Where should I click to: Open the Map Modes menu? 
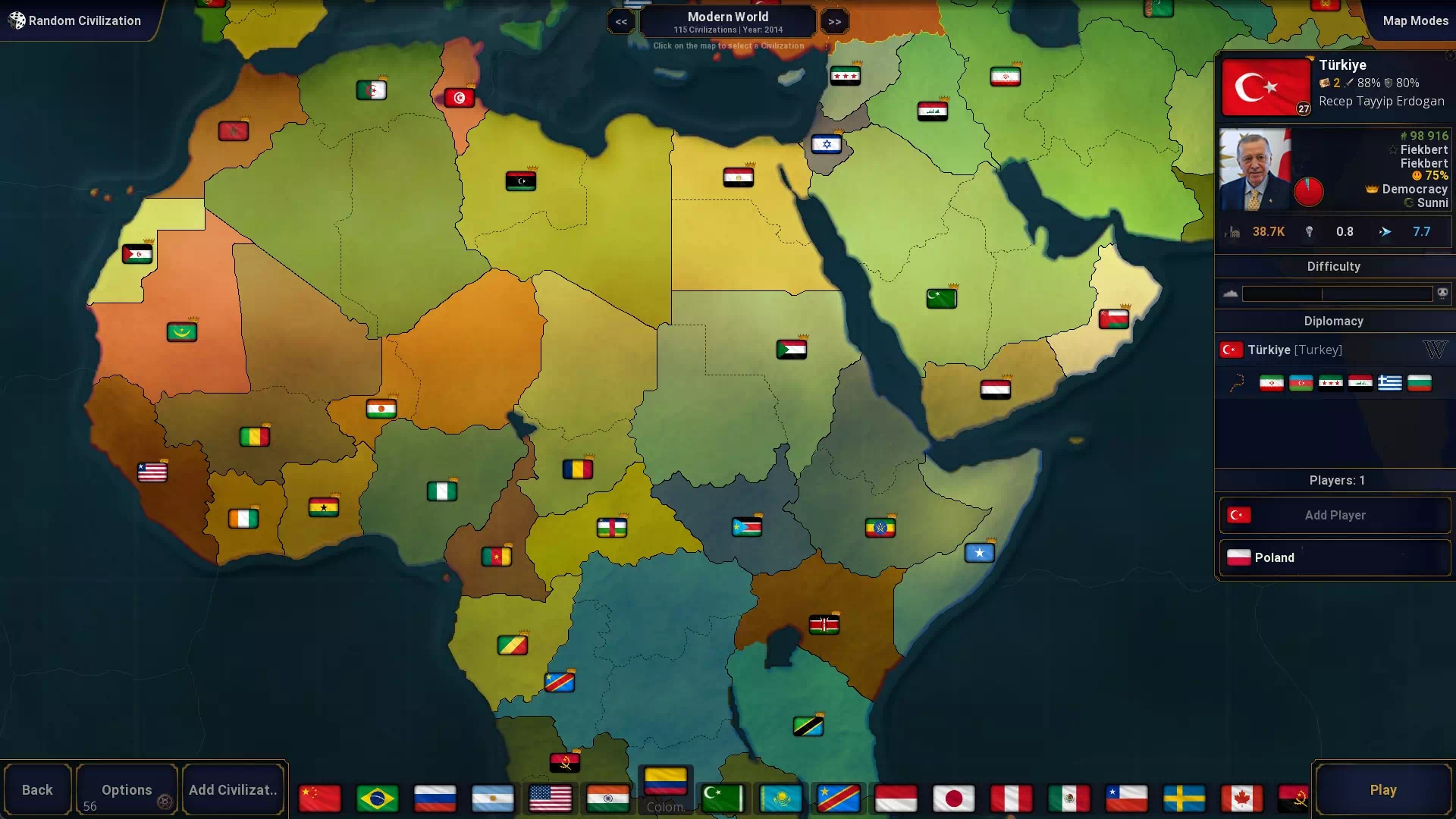[x=1415, y=20]
